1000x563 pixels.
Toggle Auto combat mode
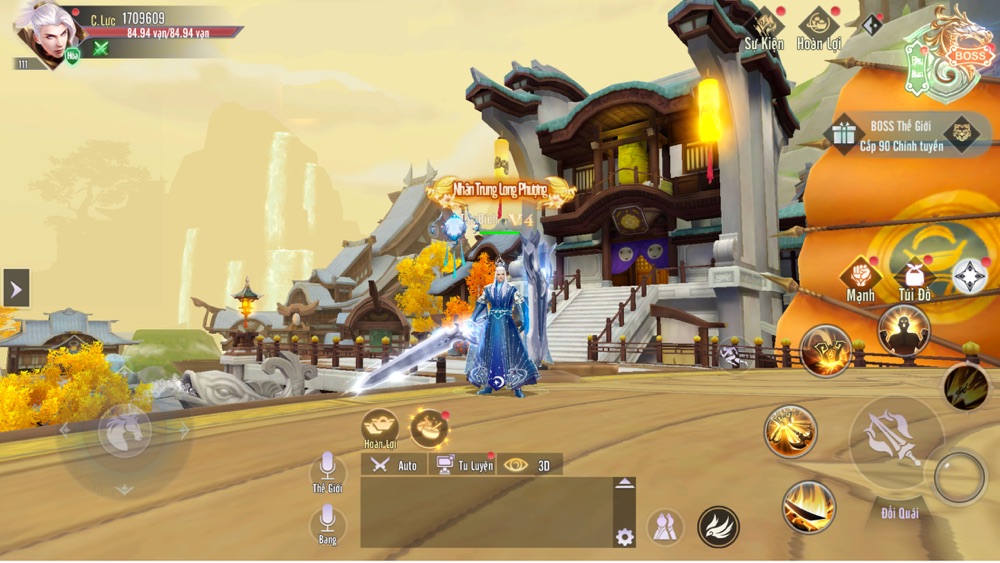(x=394, y=465)
